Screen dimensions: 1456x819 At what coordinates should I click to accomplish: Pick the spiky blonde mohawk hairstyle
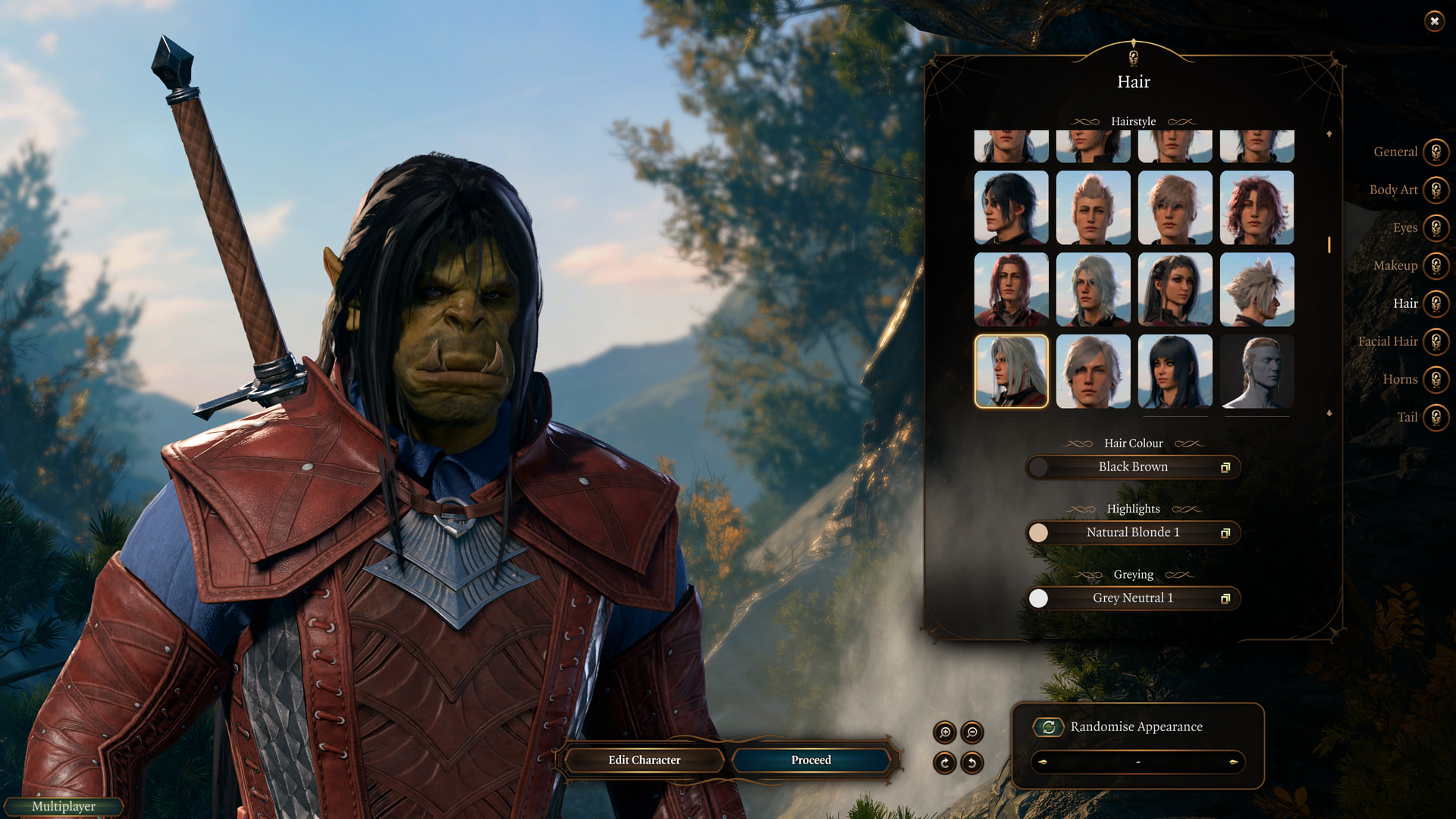[x=1093, y=208]
